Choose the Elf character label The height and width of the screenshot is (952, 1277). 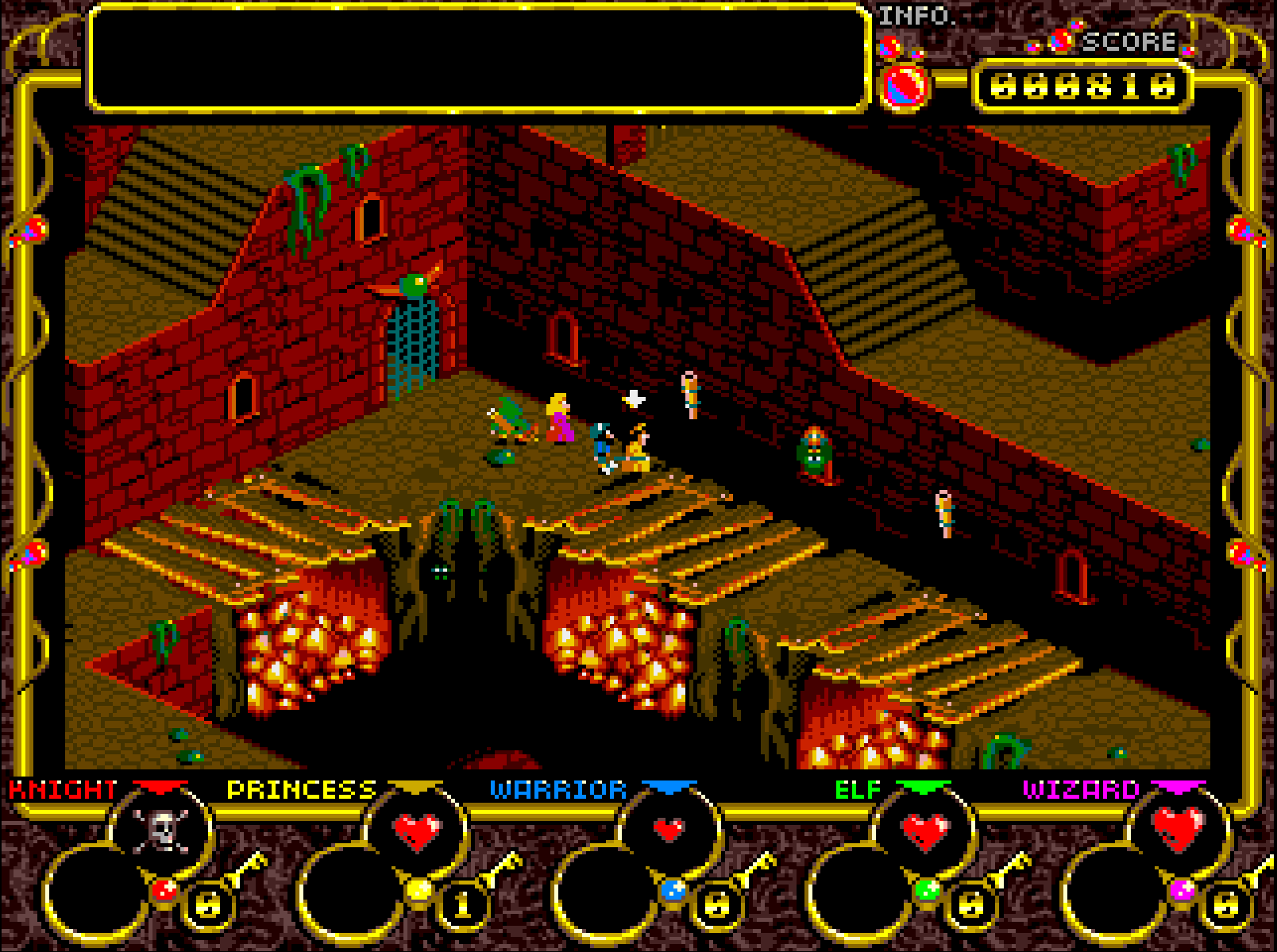(858, 790)
